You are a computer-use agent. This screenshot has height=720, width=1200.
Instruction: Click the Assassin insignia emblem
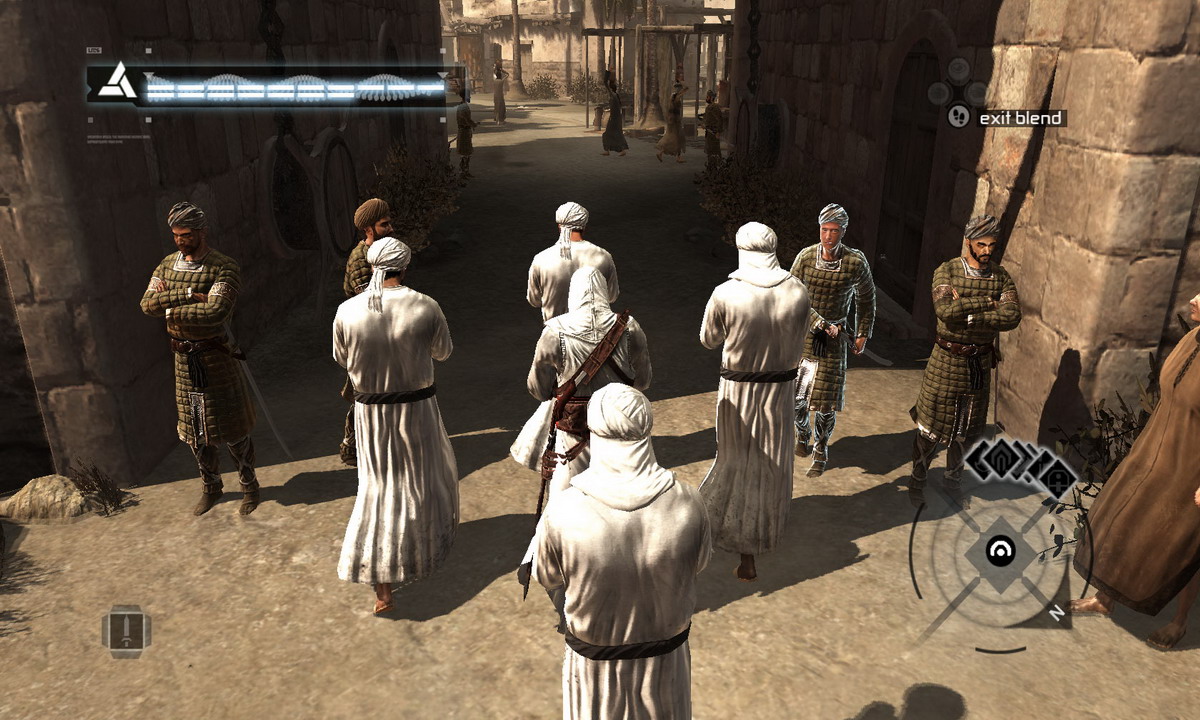tap(117, 81)
